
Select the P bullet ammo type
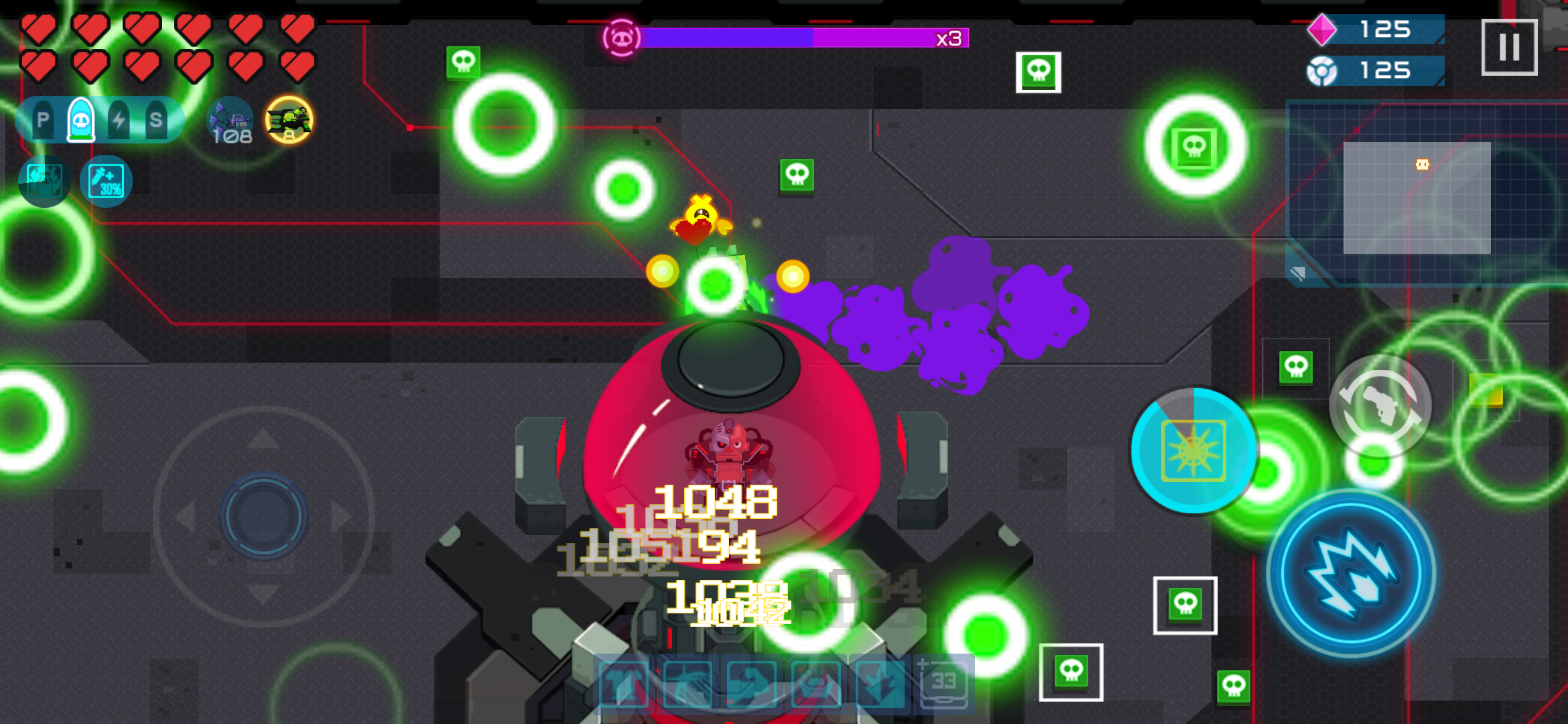(43, 120)
